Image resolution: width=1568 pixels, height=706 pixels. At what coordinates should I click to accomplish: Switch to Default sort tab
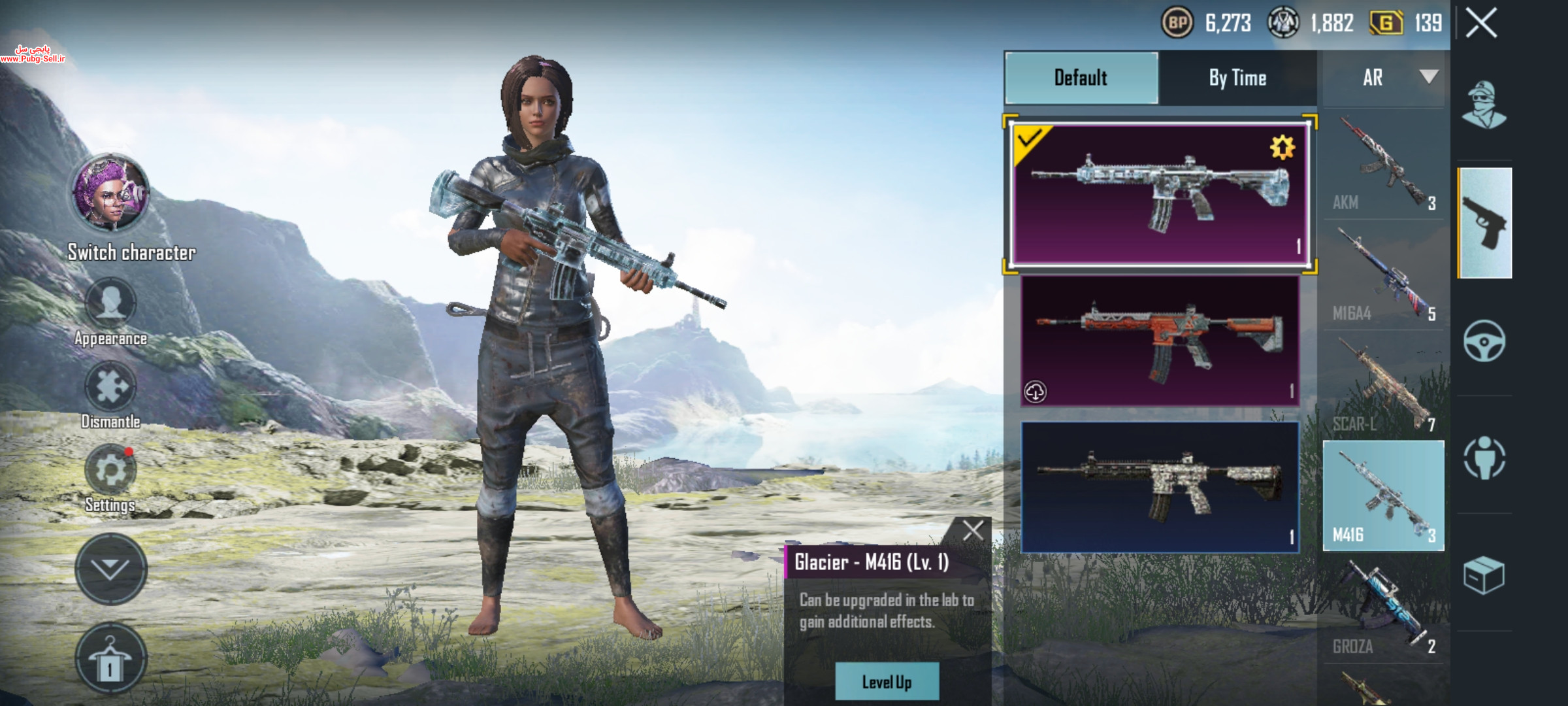coord(1081,78)
